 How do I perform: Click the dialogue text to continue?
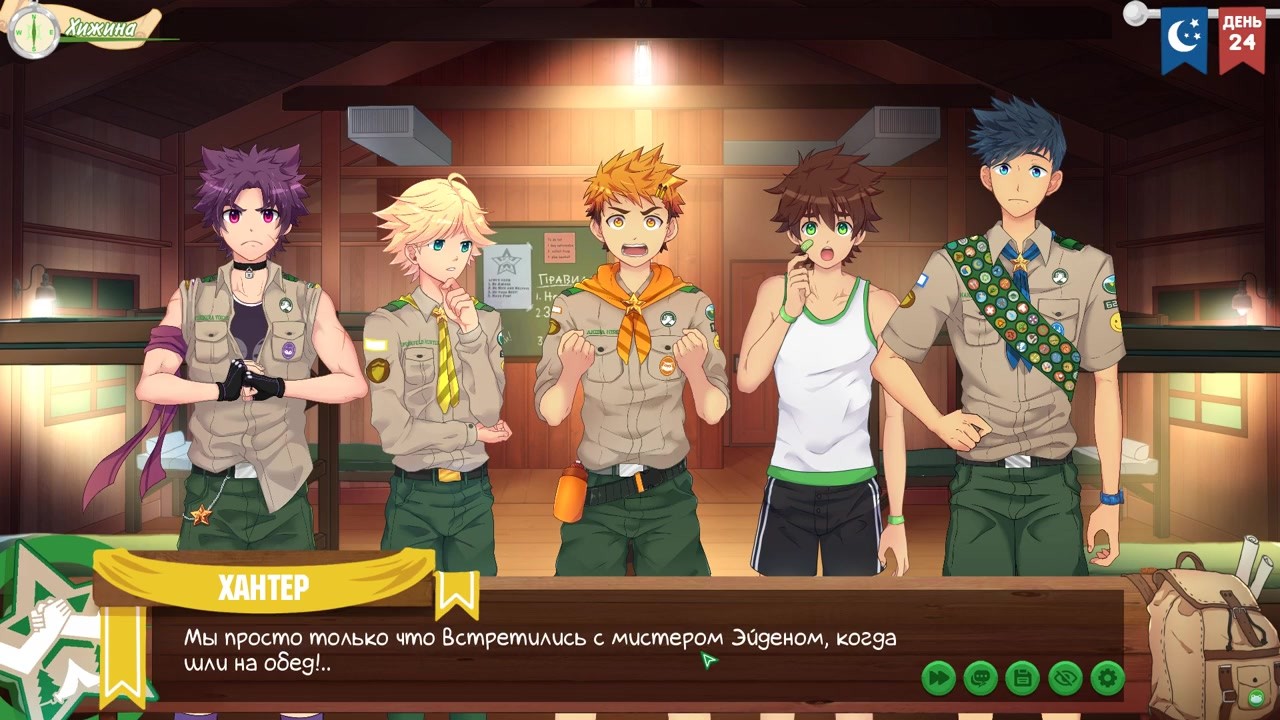[x=540, y=650]
